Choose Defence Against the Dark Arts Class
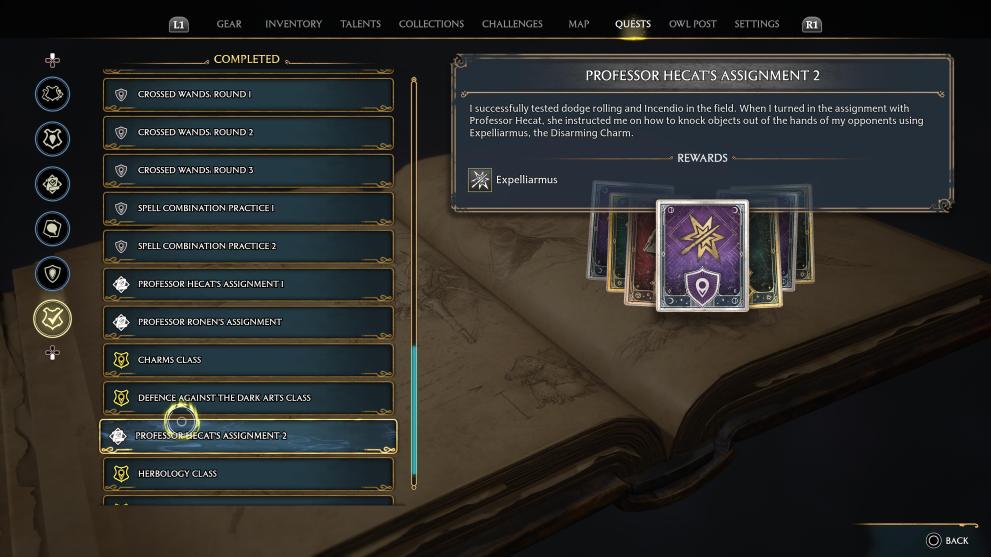The height and width of the screenshot is (557, 991). click(x=248, y=398)
